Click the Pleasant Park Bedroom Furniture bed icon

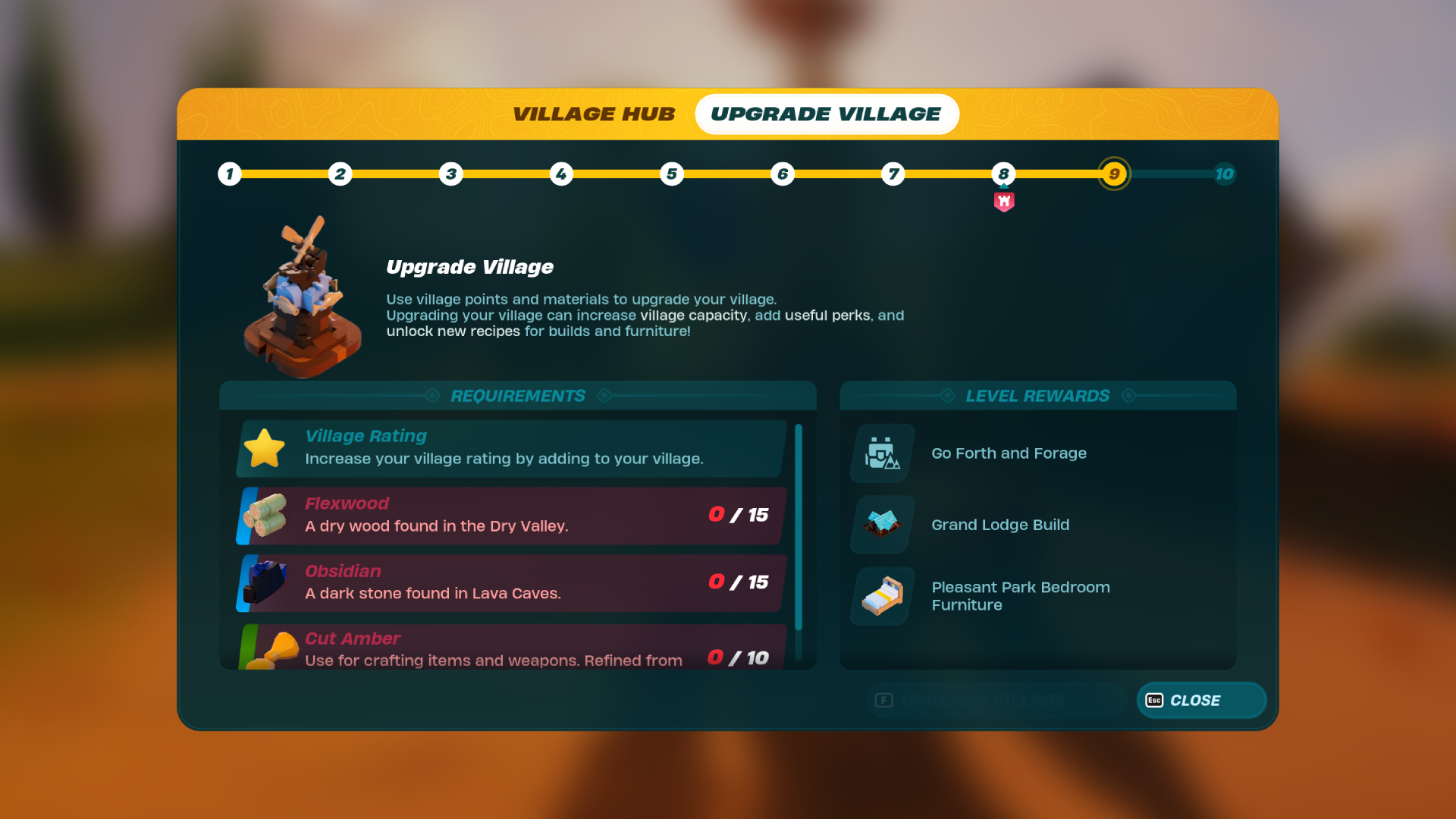coord(881,596)
